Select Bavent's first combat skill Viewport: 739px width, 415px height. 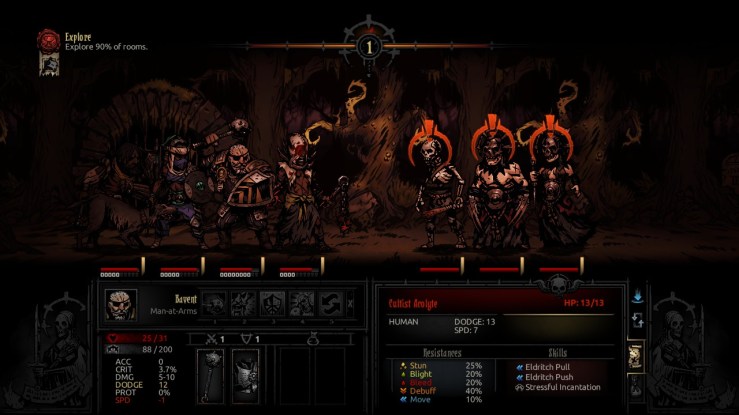click(215, 304)
